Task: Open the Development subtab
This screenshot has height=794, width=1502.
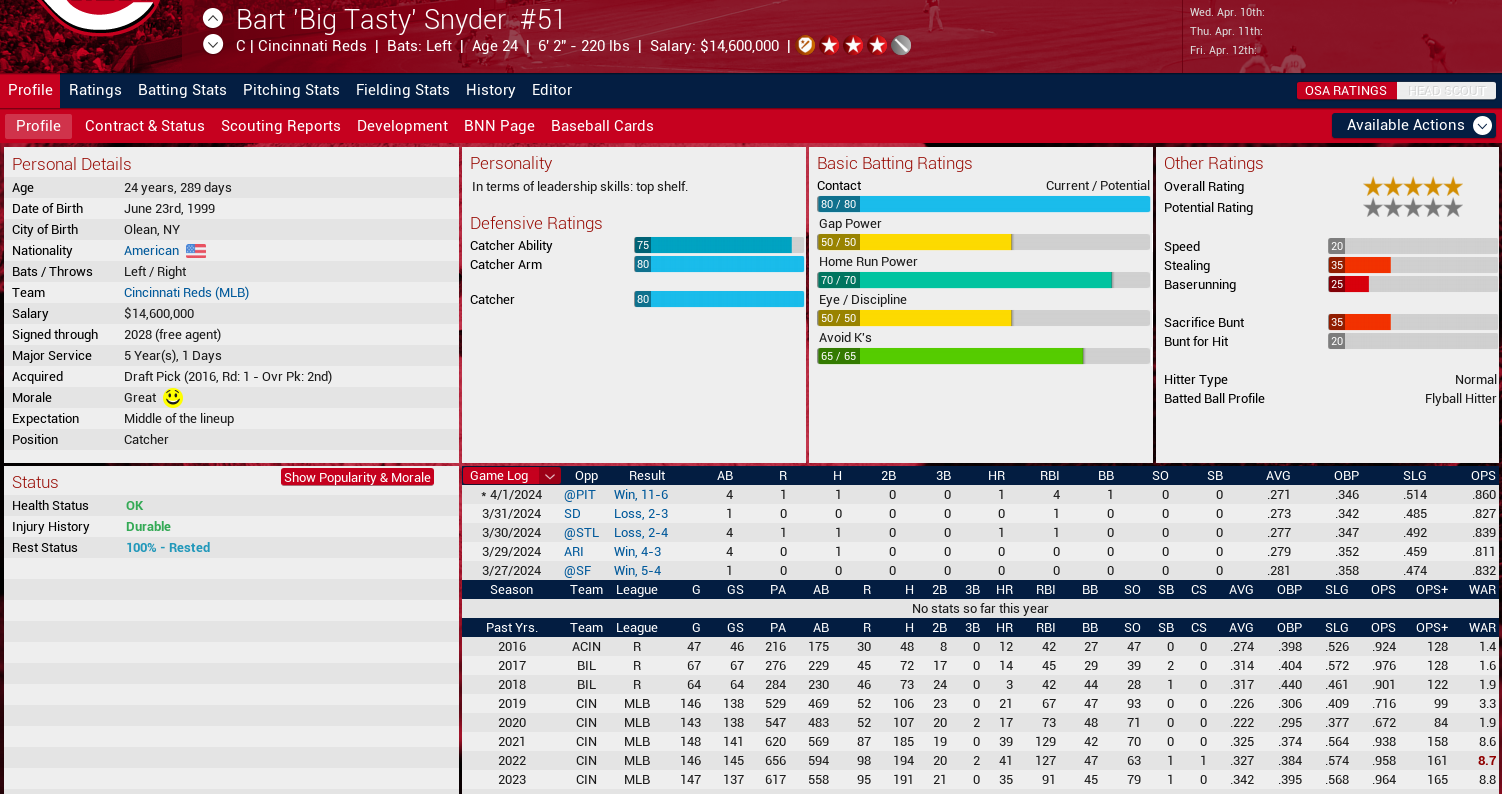Action: coord(402,126)
